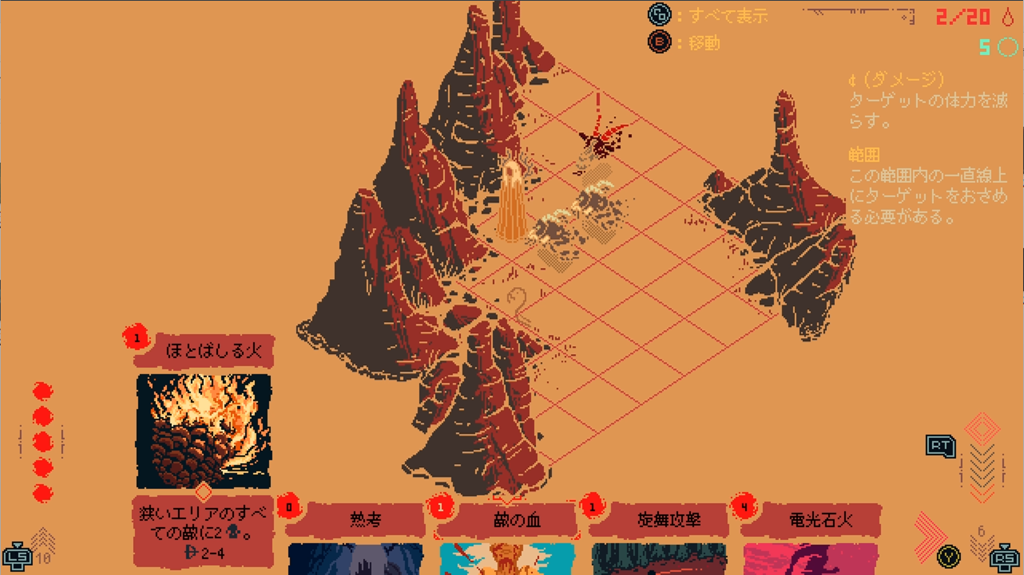The width and height of the screenshot is (1024, 575).
Task: Select the 熟考 card
Action: [357, 521]
